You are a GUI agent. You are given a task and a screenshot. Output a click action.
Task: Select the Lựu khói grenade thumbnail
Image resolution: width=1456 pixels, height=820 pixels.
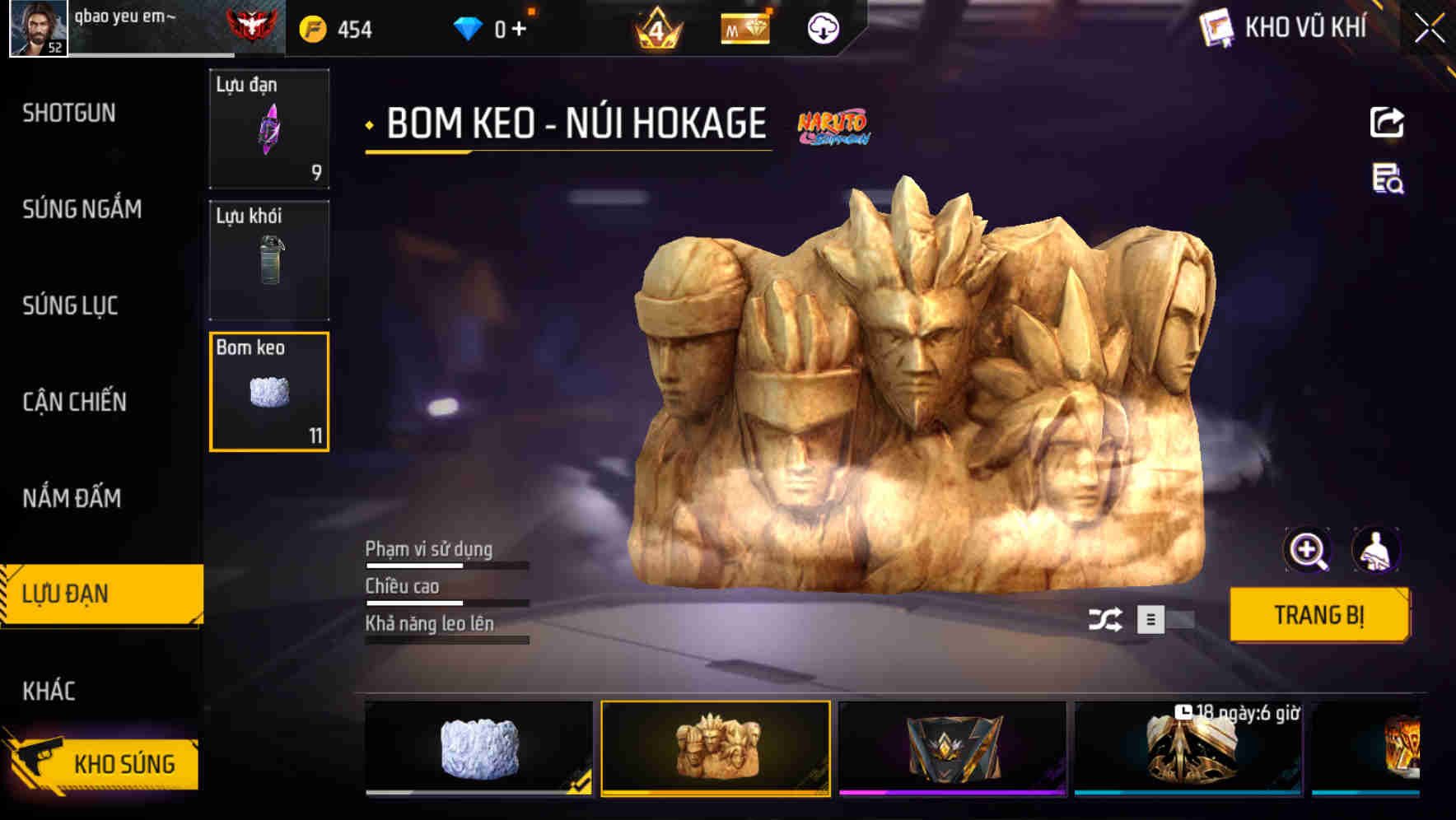(x=269, y=259)
